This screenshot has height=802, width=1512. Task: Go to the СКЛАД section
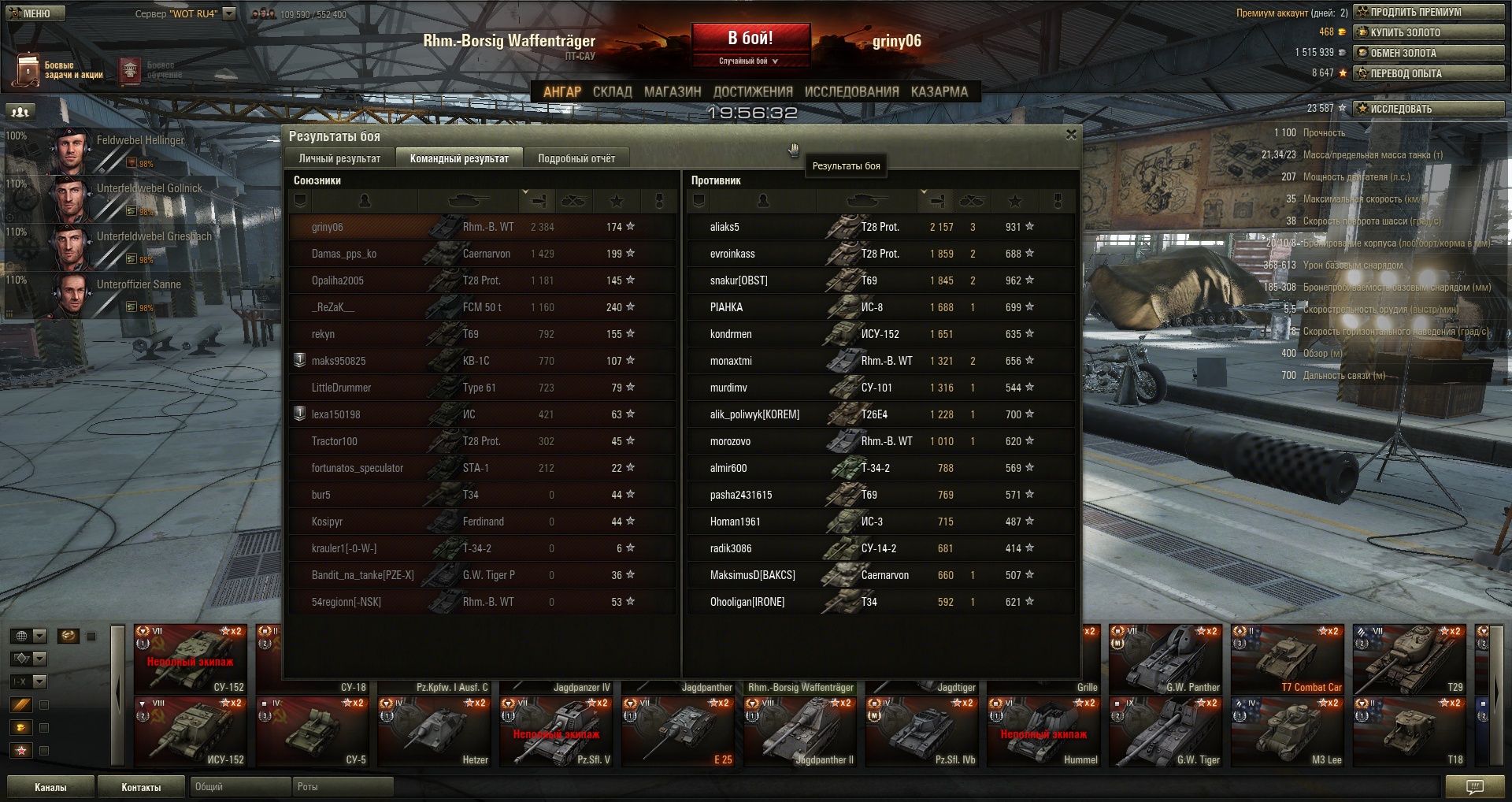pyautogui.click(x=612, y=92)
